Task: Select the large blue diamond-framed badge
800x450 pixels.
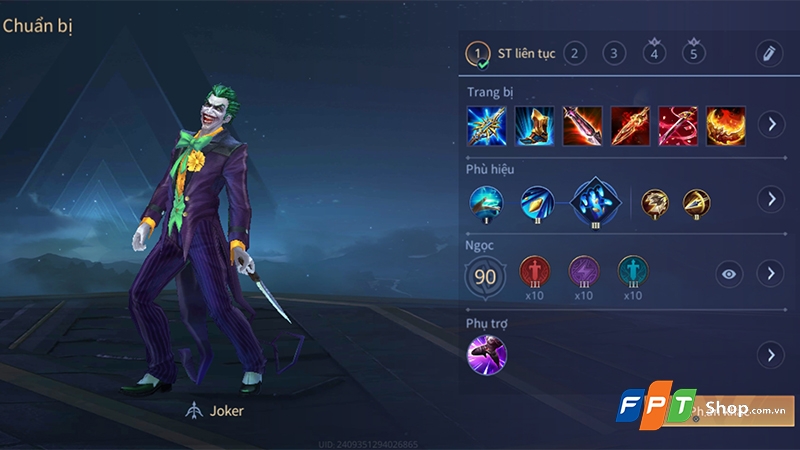Action: coord(596,201)
